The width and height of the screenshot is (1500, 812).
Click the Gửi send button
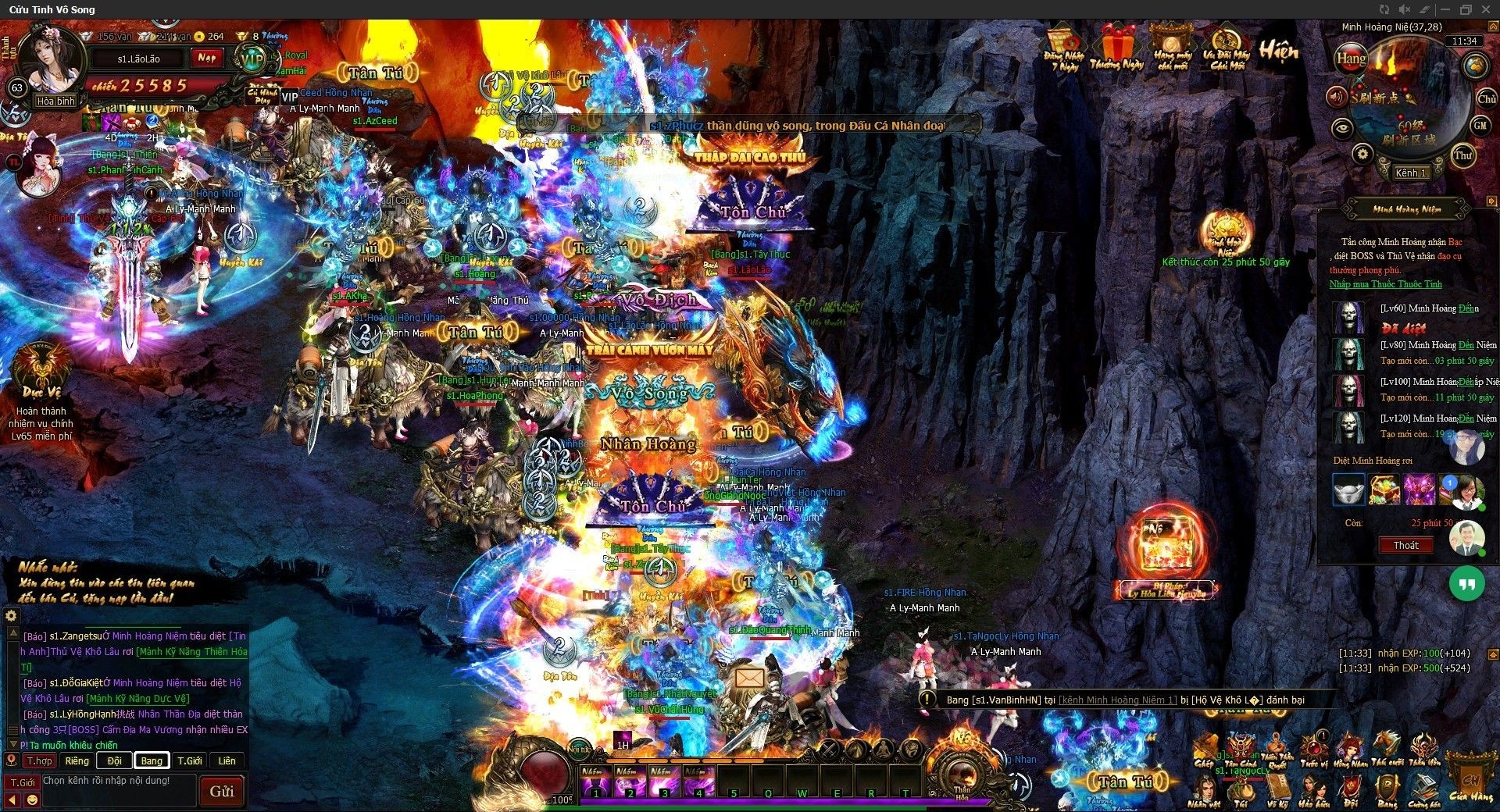point(221,791)
